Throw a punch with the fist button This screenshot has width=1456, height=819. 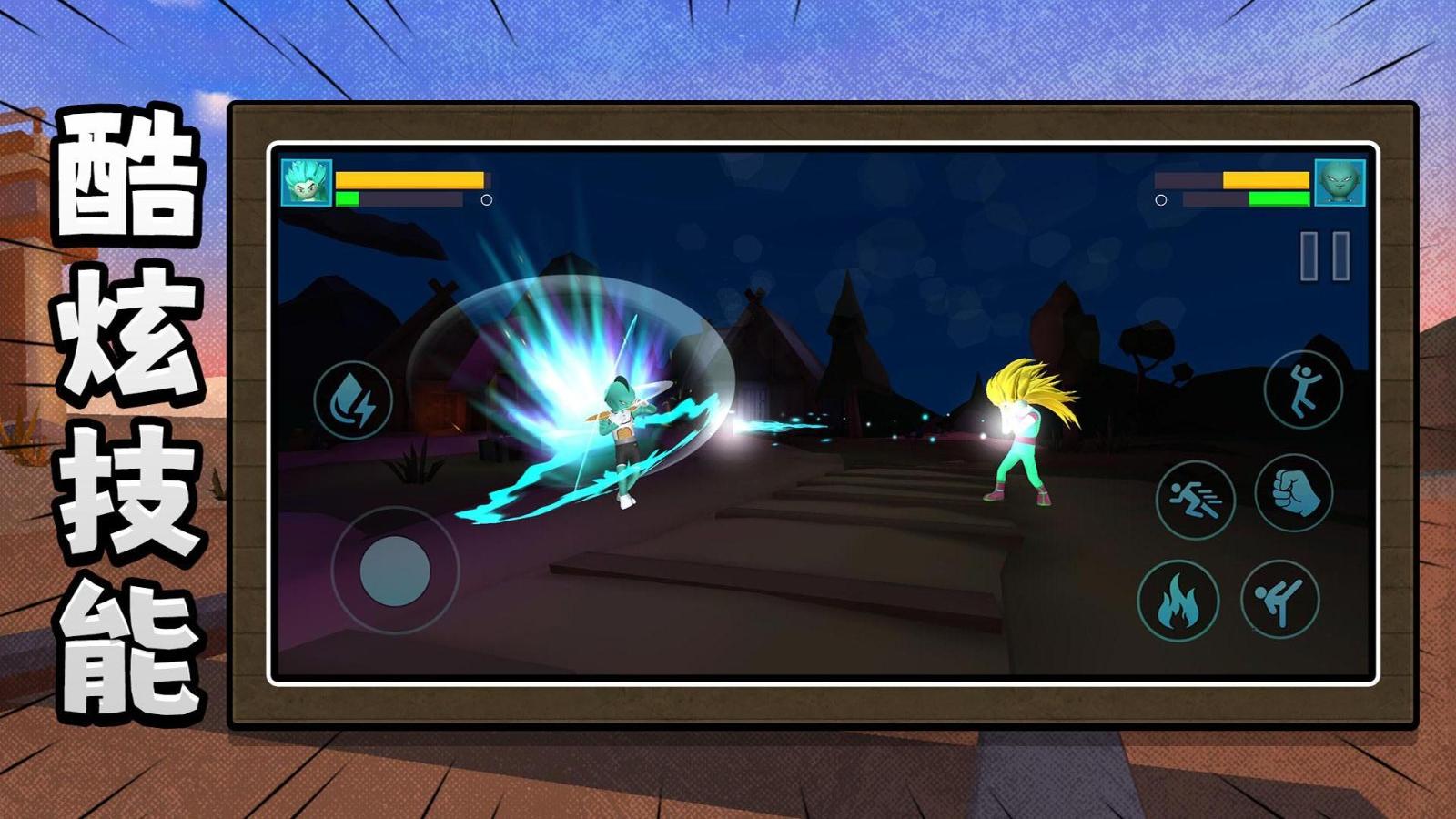coord(1294,492)
